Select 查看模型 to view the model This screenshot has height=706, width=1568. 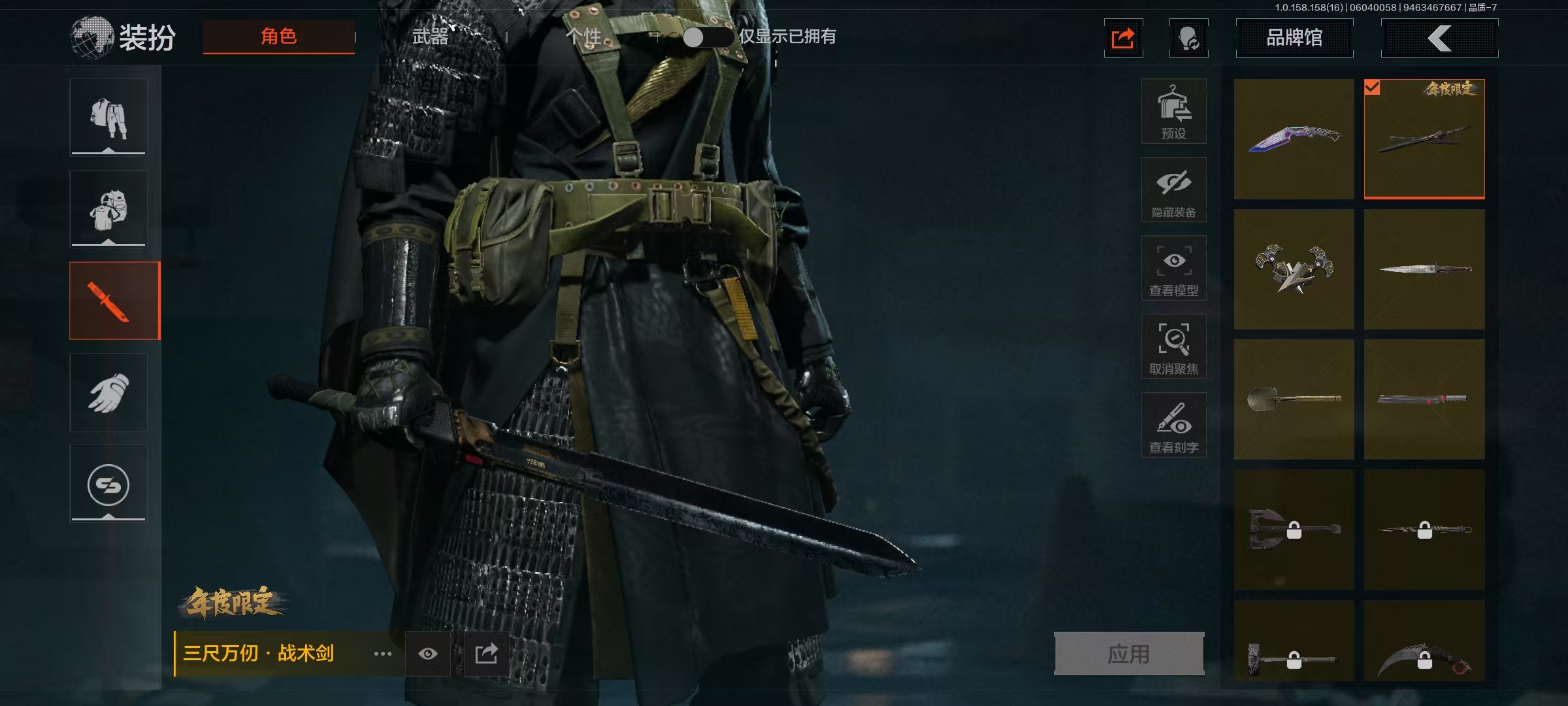(1173, 268)
